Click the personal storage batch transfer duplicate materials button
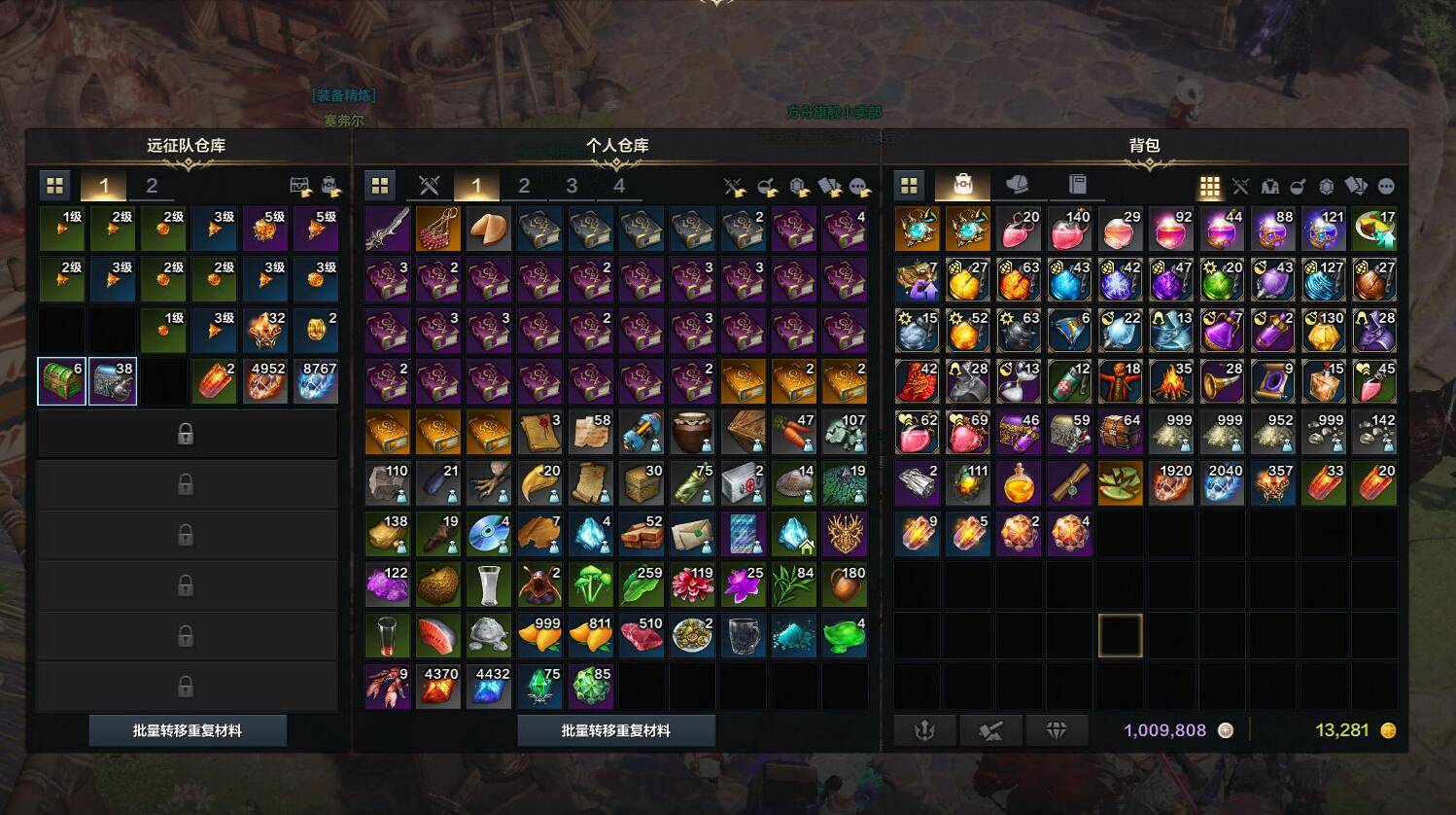Screen dimensions: 1456x815 pos(616,730)
